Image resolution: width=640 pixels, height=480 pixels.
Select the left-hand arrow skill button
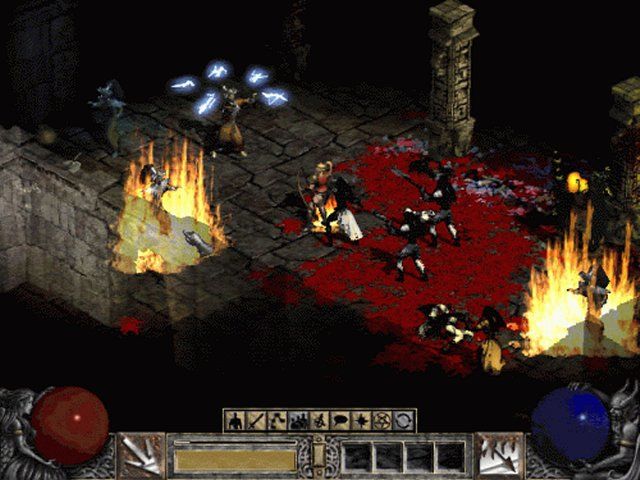(141, 455)
